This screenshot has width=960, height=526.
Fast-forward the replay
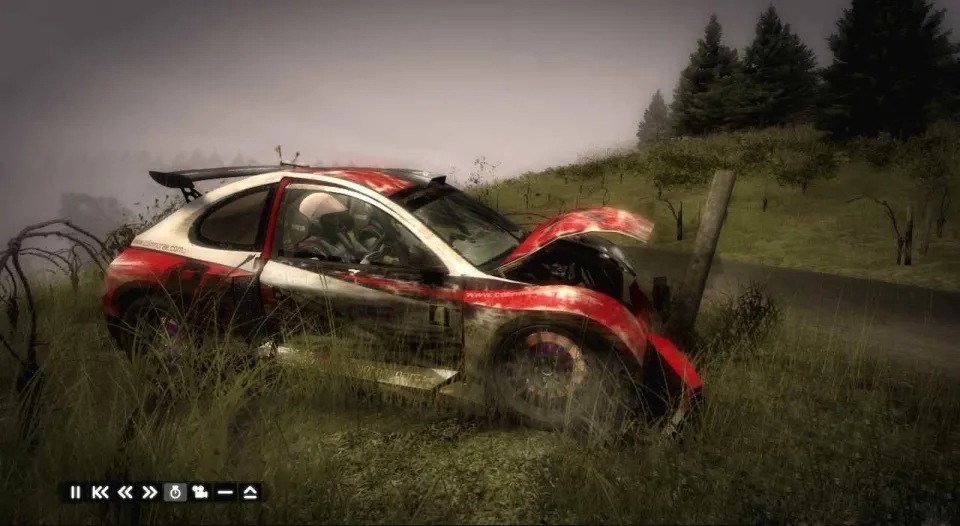click(x=150, y=492)
